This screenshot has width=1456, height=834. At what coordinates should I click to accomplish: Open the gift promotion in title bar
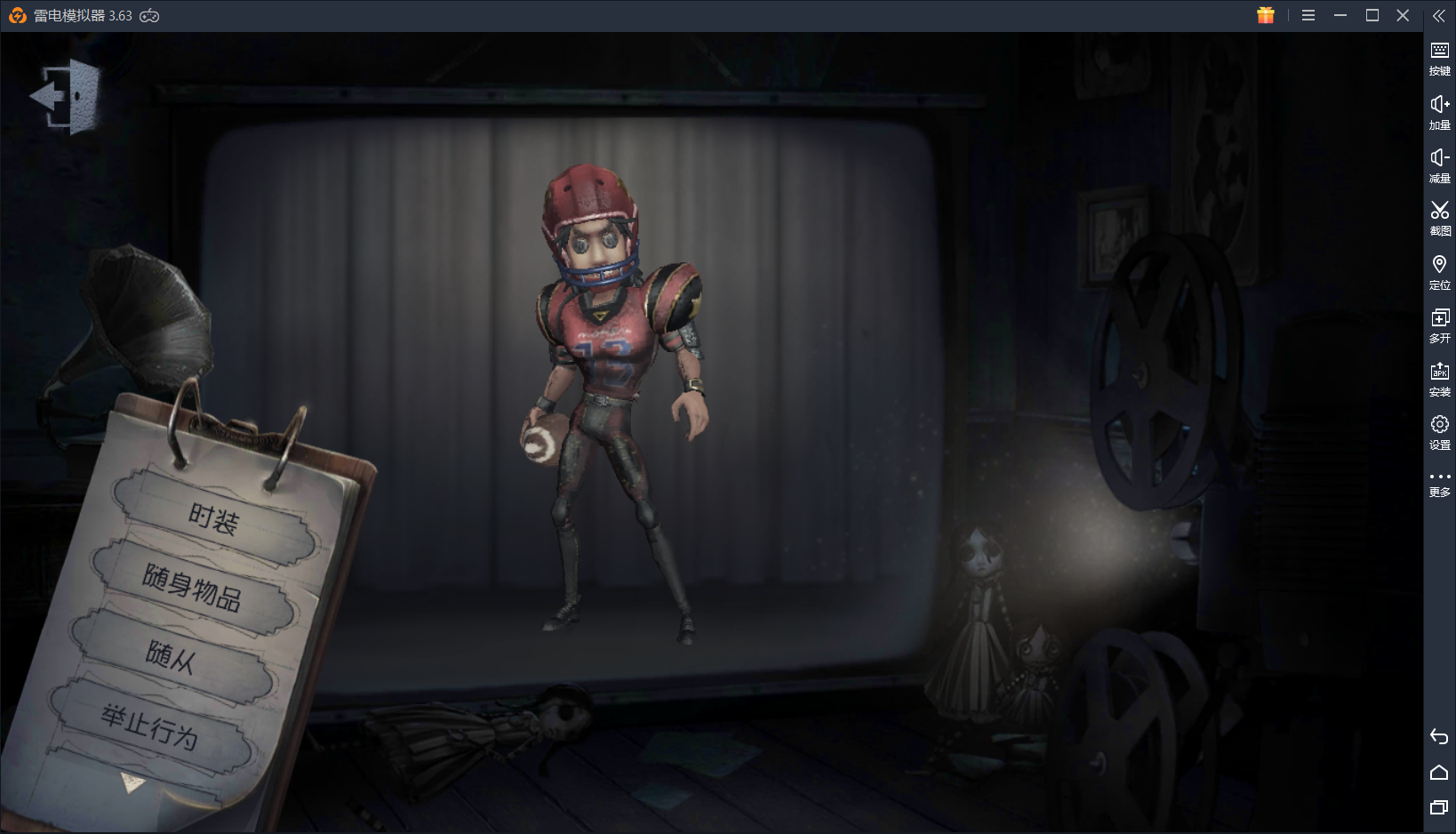tap(1264, 15)
